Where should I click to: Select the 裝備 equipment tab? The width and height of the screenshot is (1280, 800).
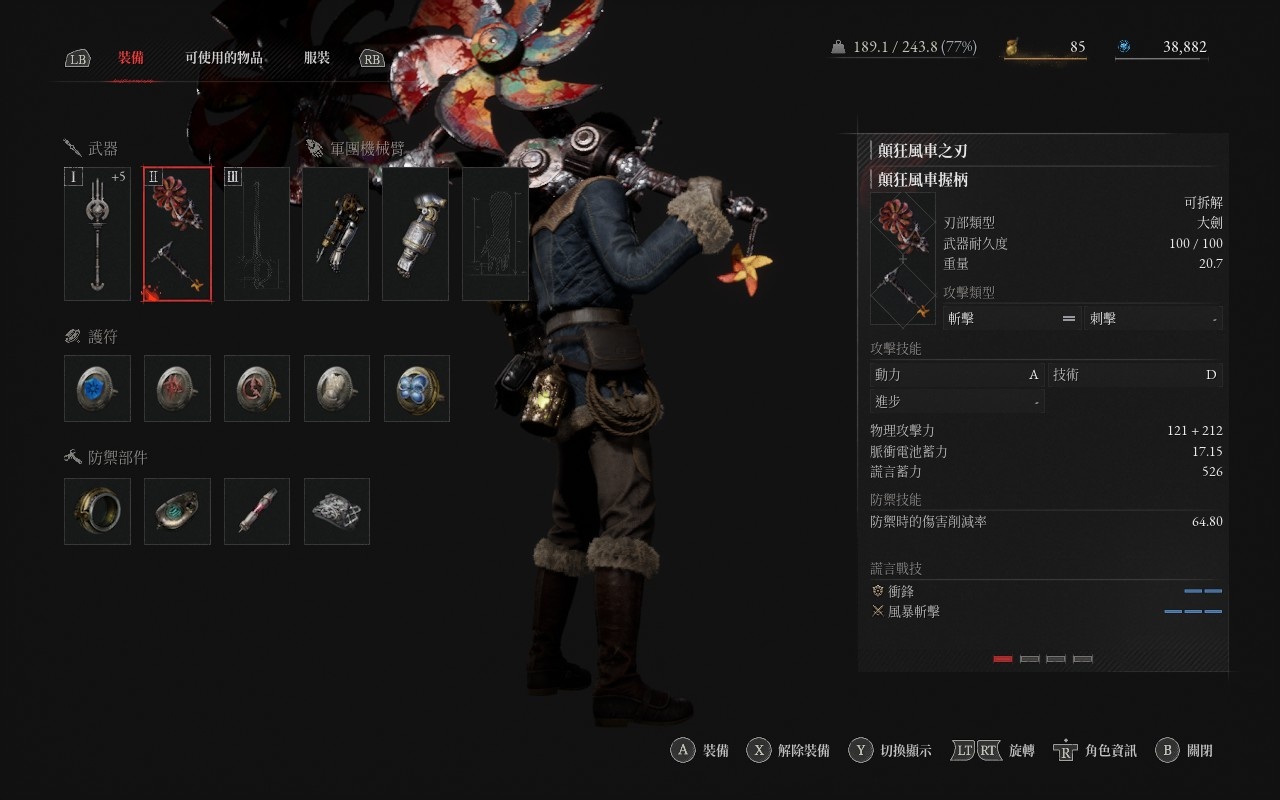coord(131,58)
